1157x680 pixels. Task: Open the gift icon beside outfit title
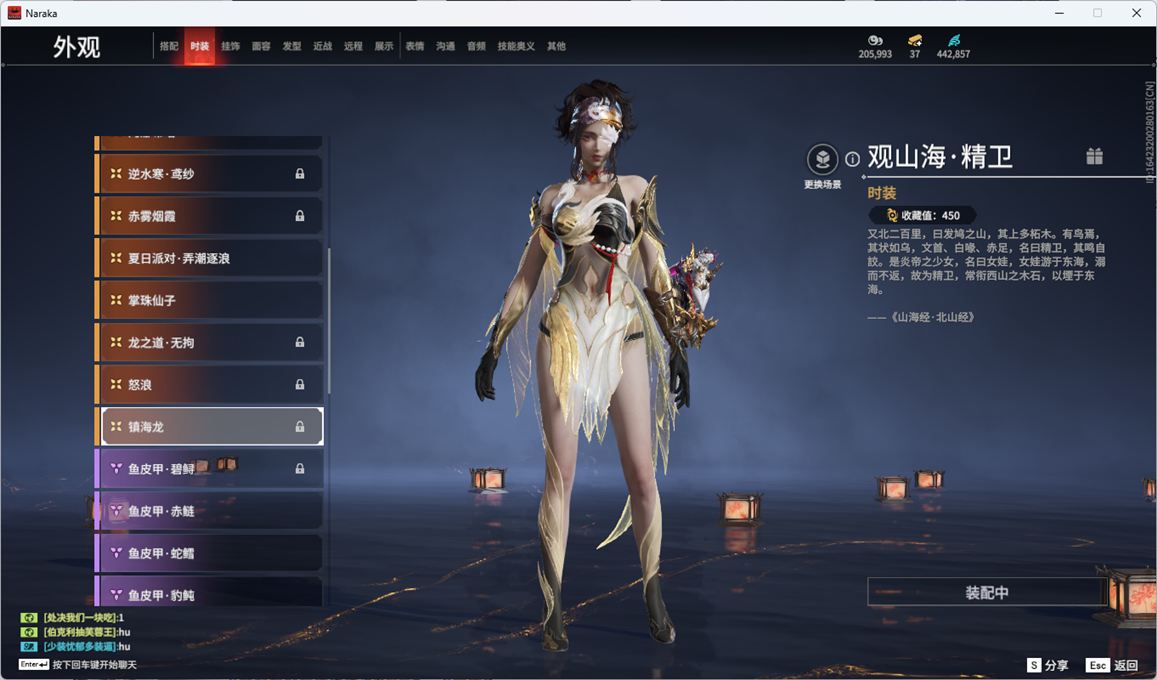coord(1095,156)
